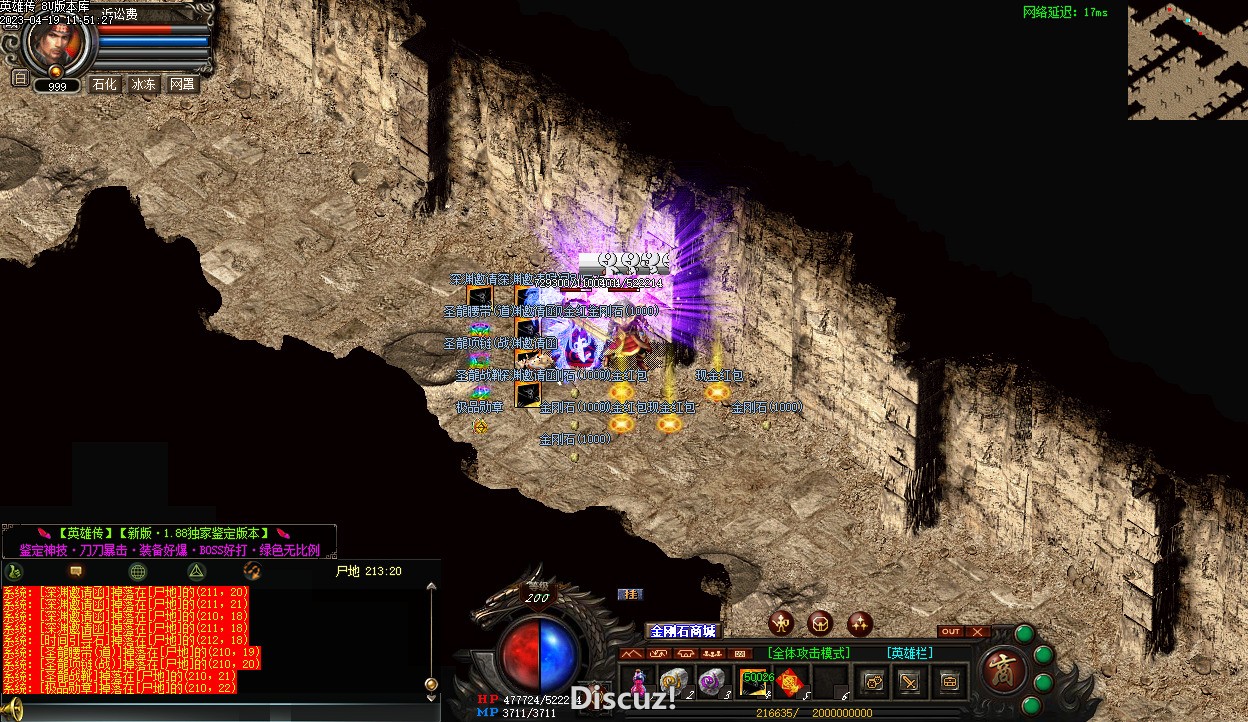Select the OUT button
Image resolution: width=1248 pixels, height=722 pixels.
click(x=950, y=632)
